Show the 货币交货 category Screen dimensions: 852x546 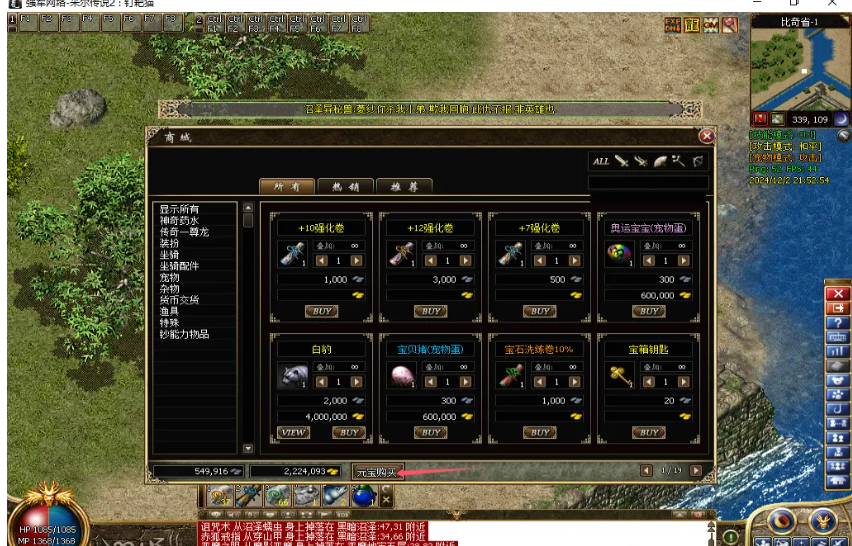pos(179,299)
